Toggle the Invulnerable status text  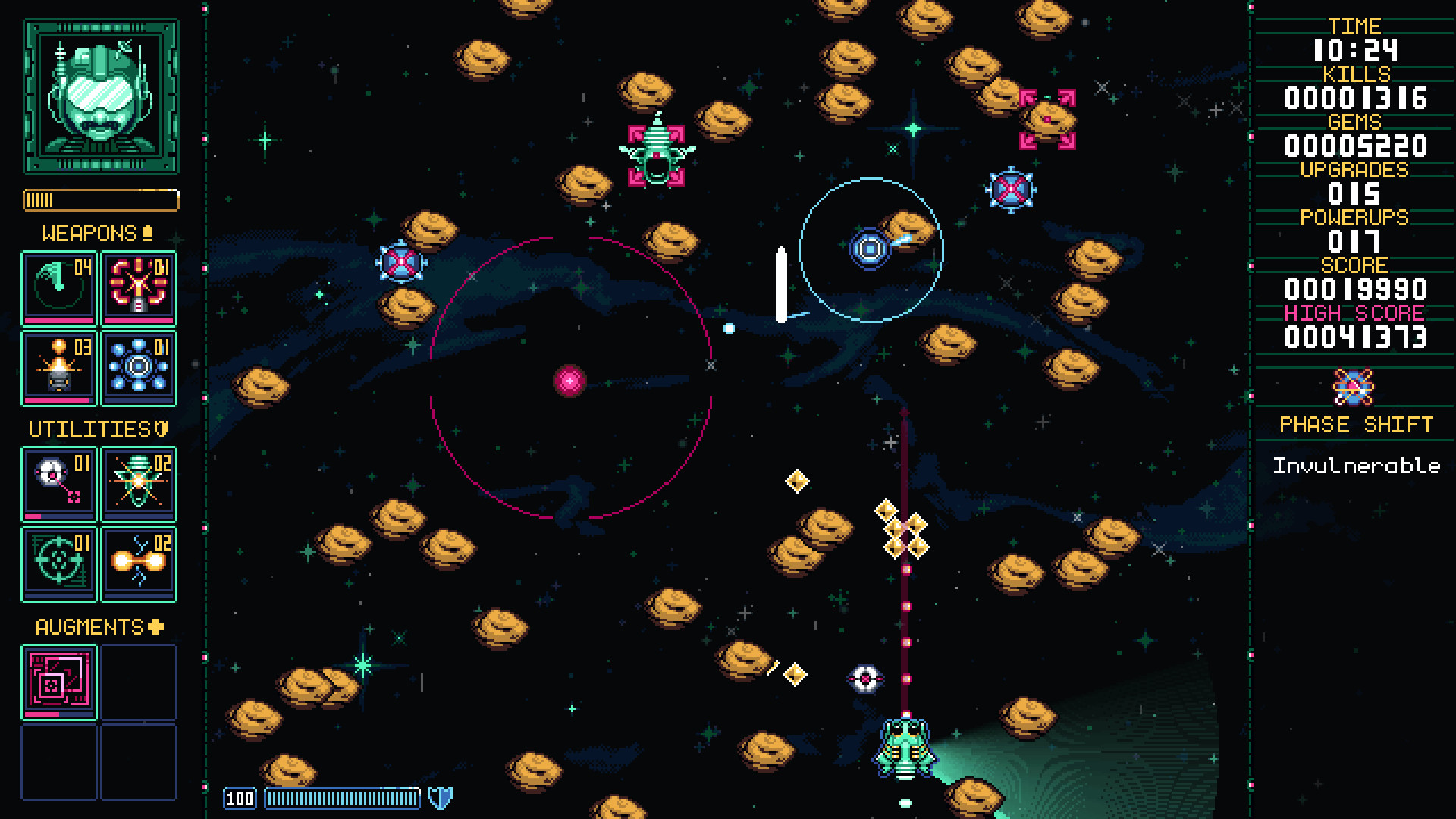tap(1357, 466)
